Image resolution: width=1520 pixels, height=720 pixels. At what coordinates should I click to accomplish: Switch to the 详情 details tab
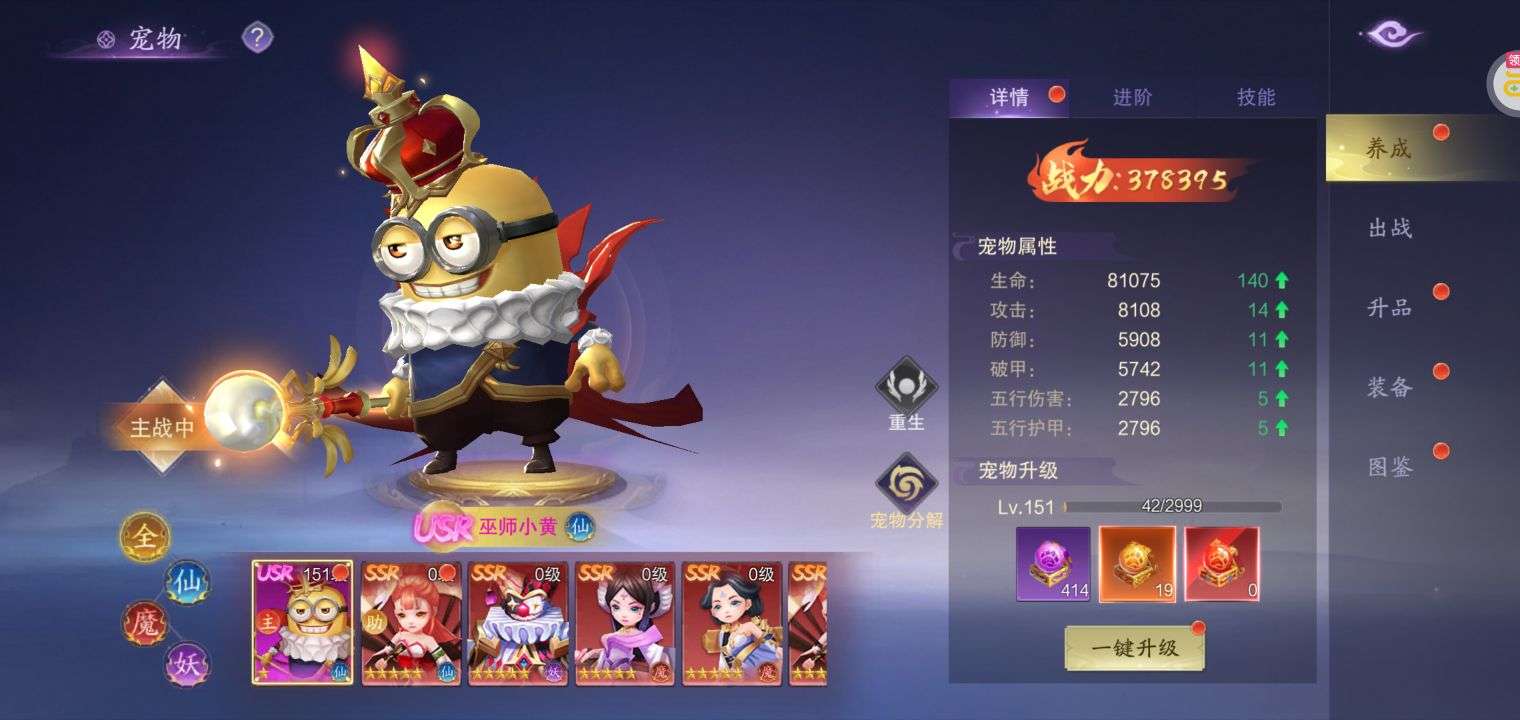click(x=1009, y=97)
